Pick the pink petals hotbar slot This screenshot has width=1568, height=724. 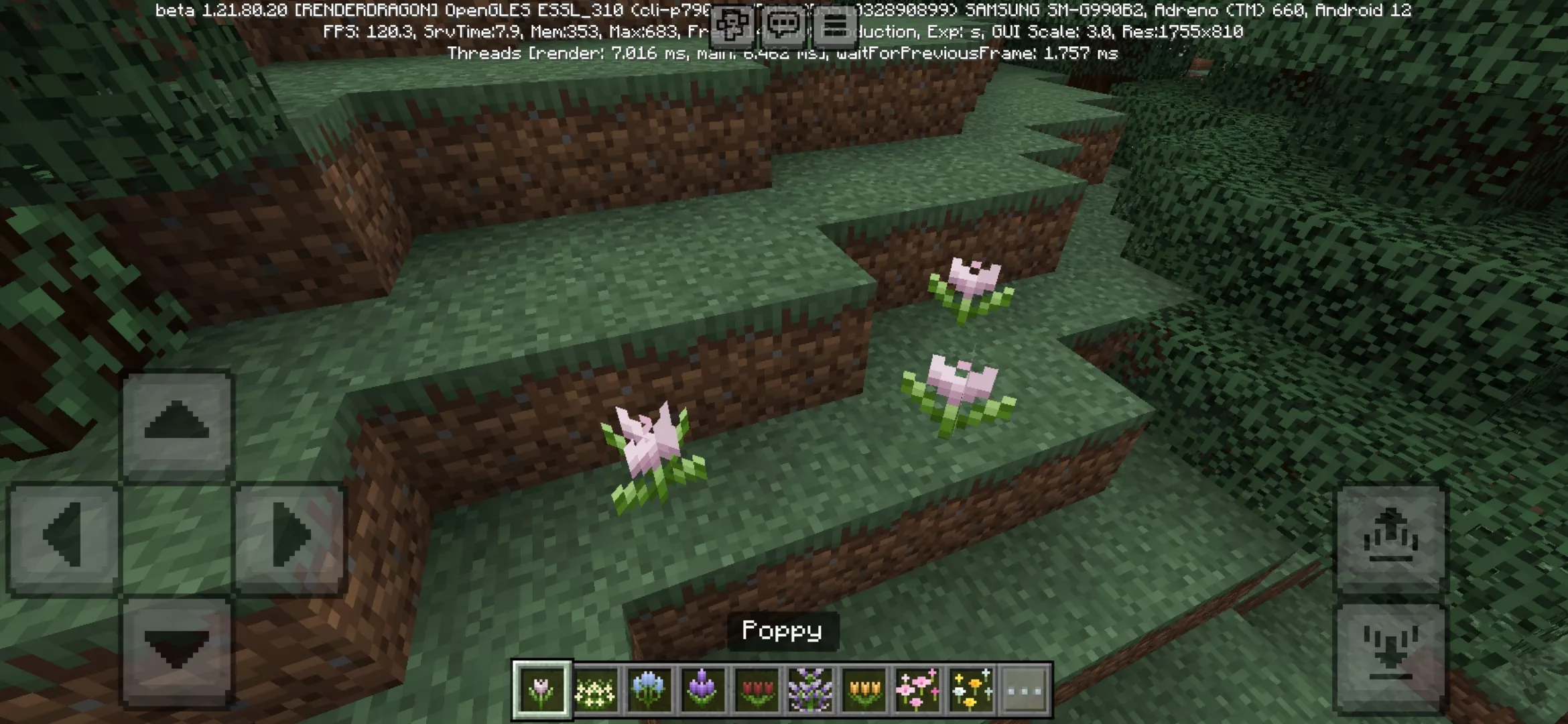click(917, 690)
